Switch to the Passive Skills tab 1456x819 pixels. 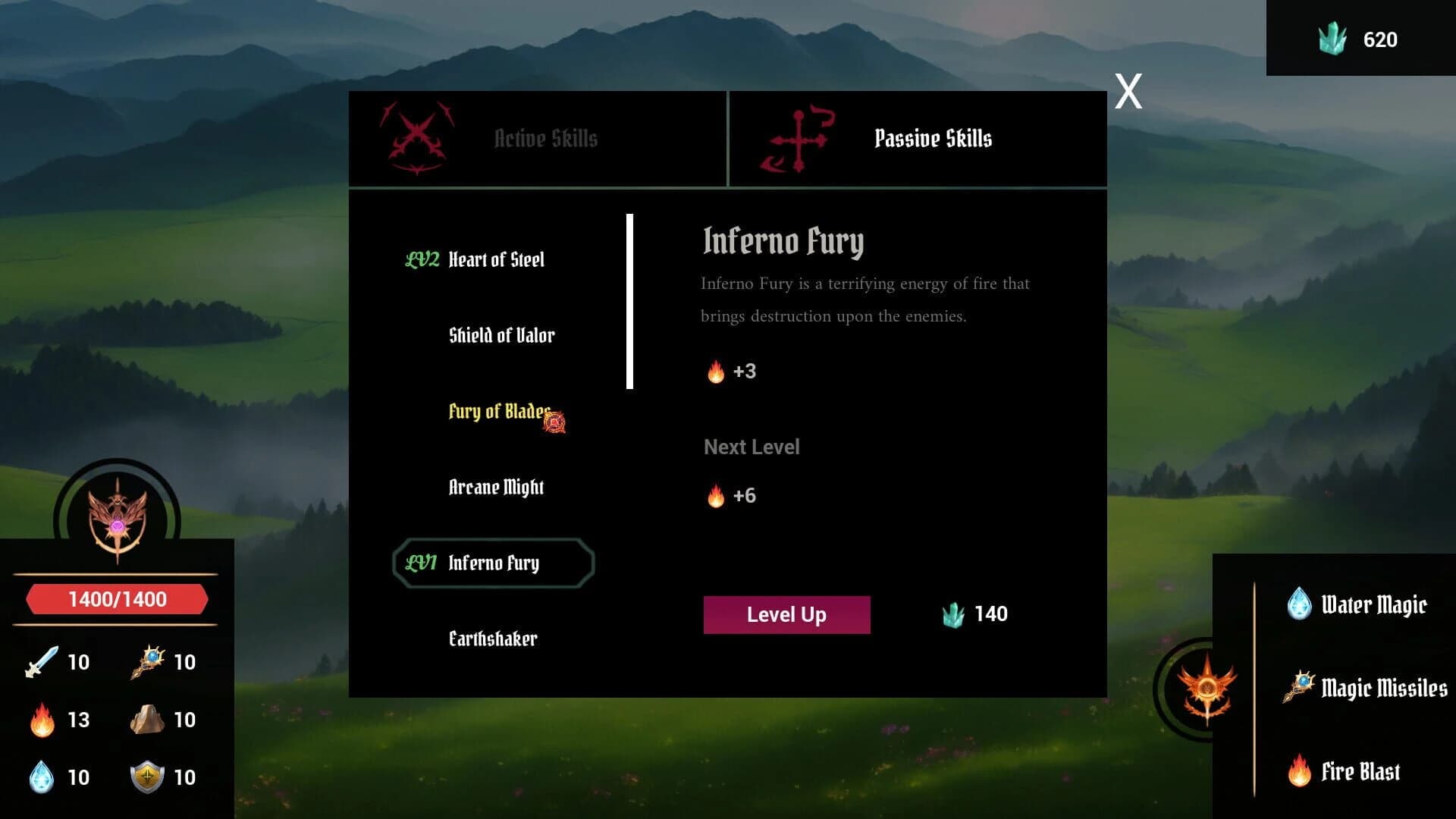pos(934,138)
